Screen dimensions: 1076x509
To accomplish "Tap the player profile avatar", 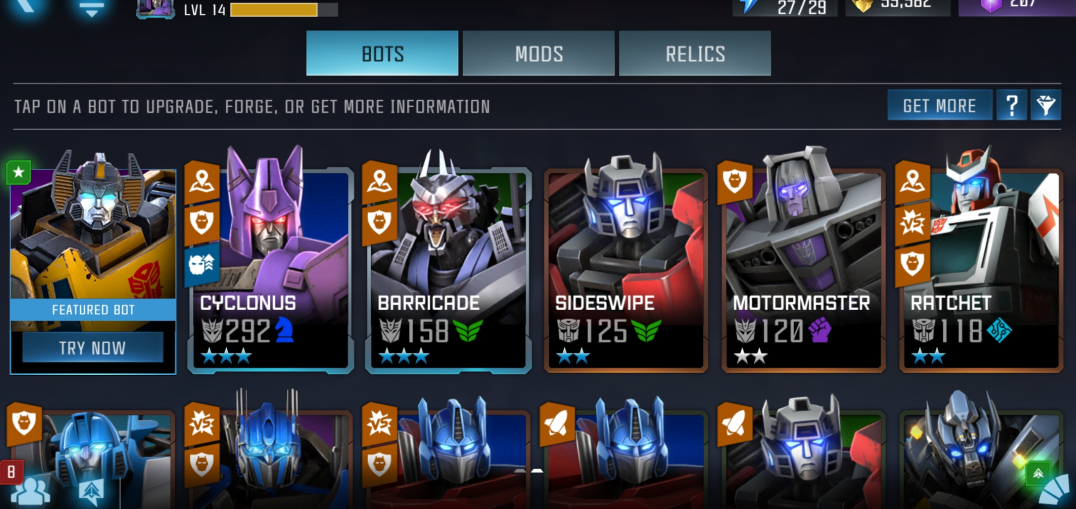I will [x=155, y=8].
